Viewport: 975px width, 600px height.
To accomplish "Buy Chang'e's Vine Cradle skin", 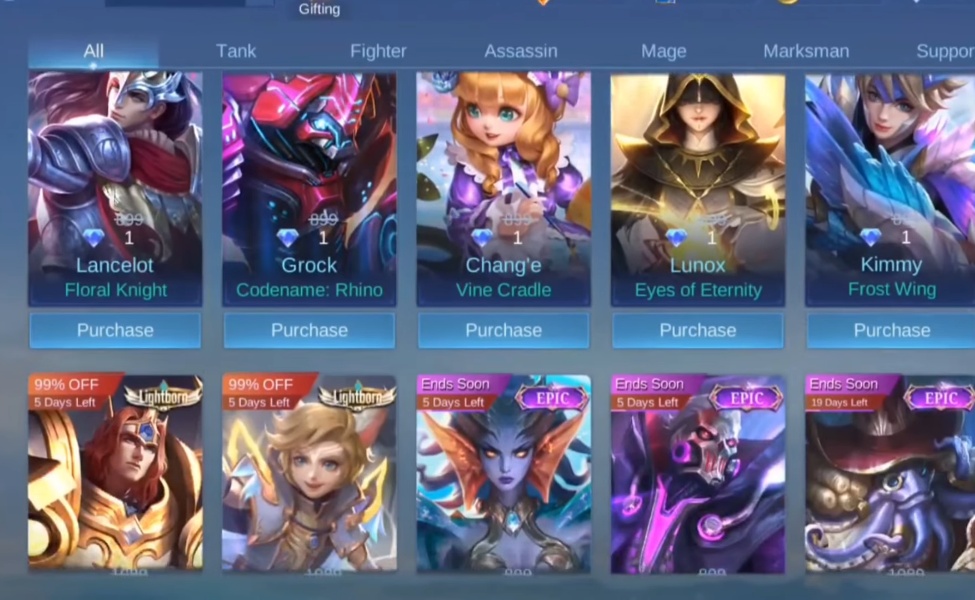I will (503, 330).
